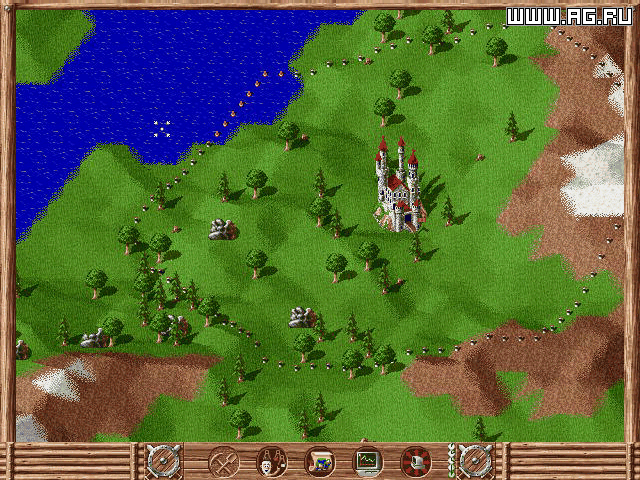Show the statistics monitor graph
640x480 pixels.
[368, 462]
